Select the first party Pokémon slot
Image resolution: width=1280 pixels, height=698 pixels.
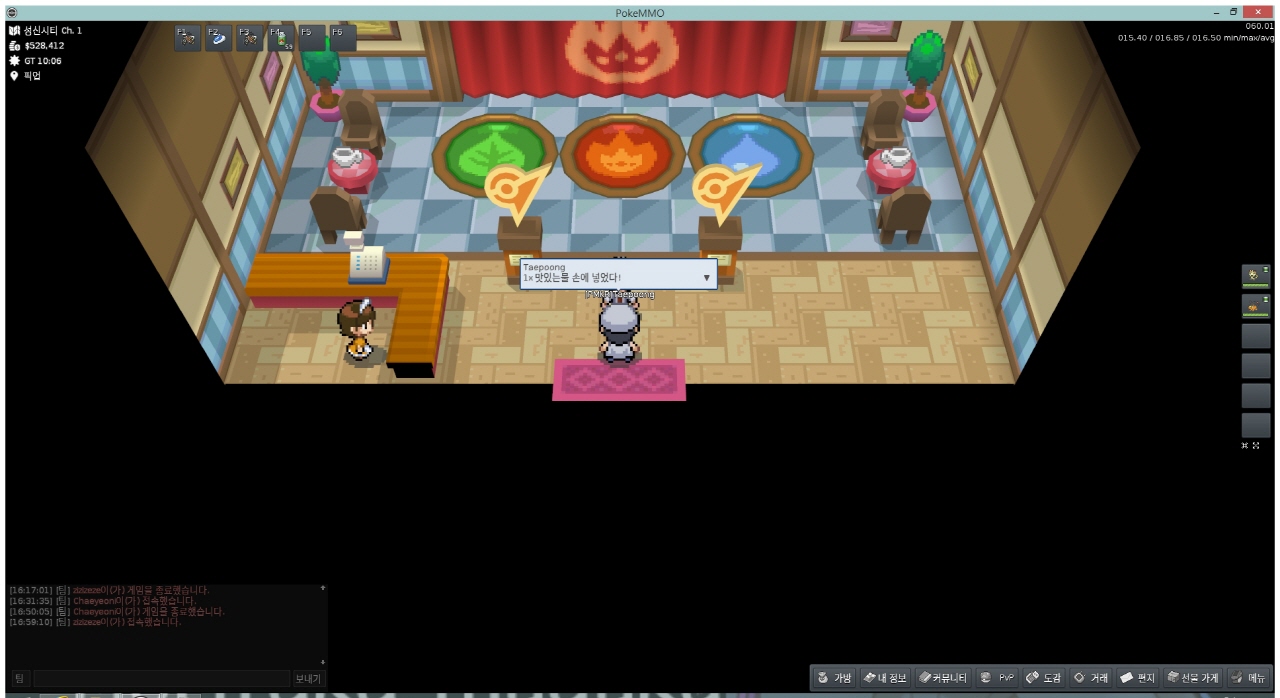[x=1255, y=277]
